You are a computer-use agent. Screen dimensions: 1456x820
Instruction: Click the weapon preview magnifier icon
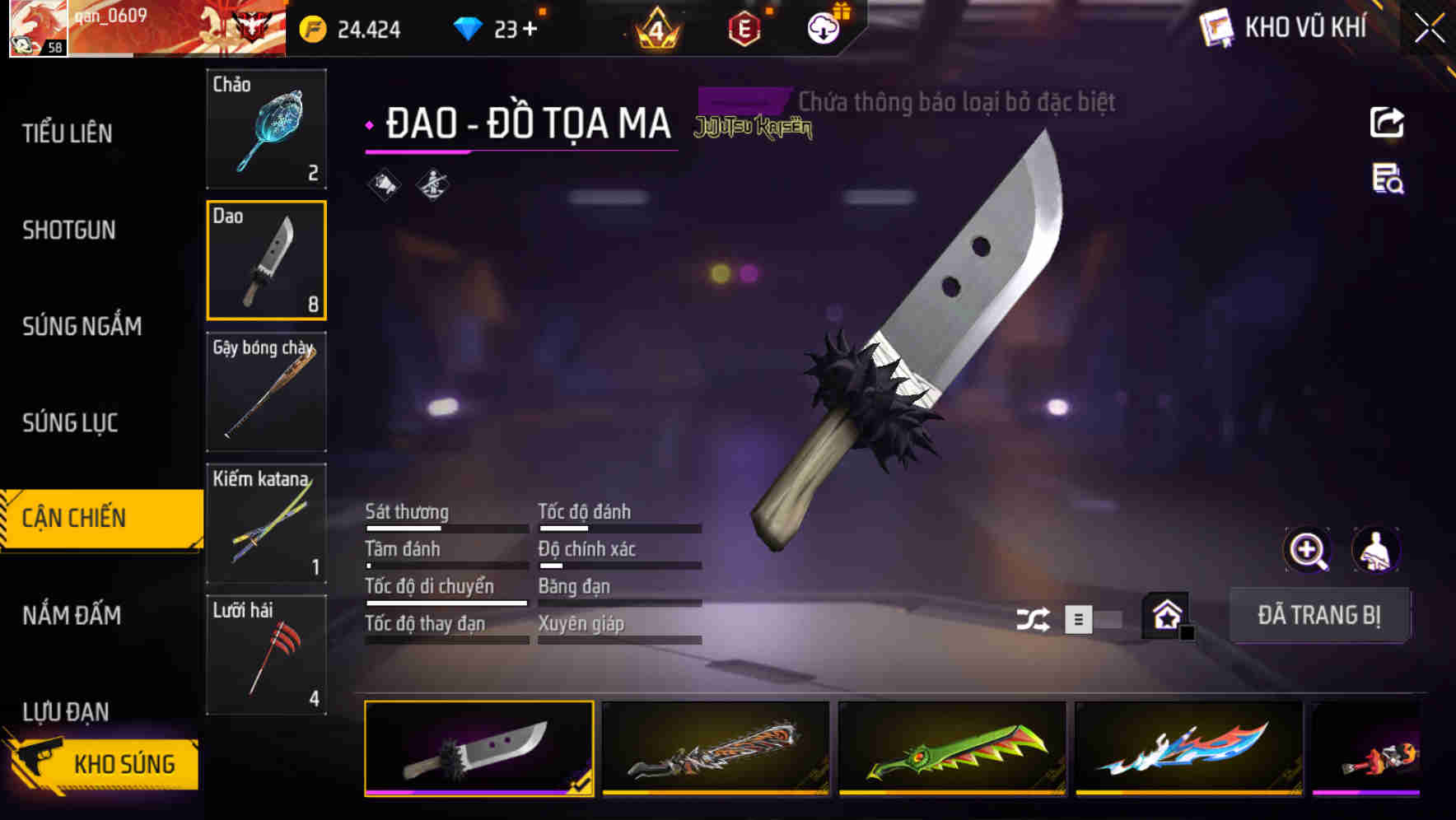(x=1306, y=550)
